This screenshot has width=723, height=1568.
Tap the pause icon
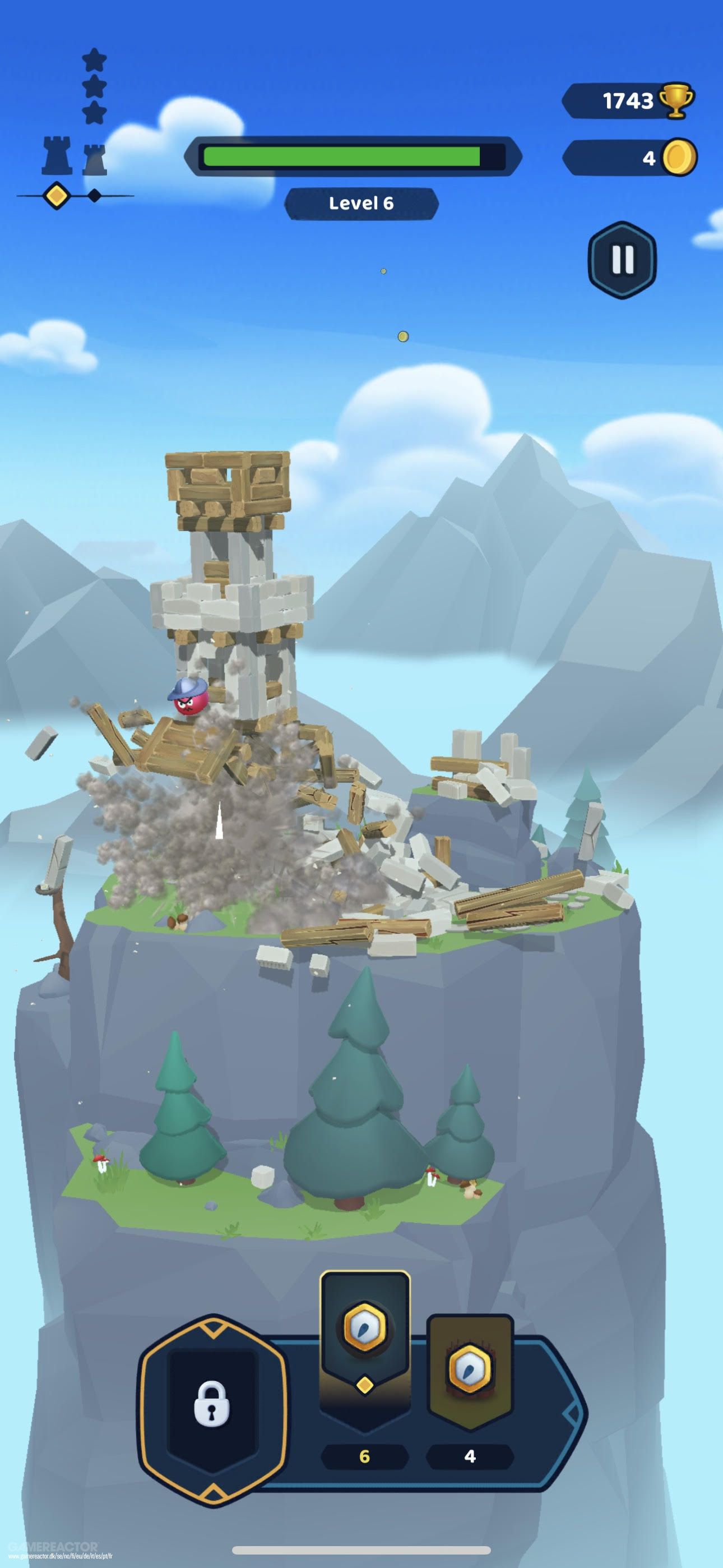point(622,259)
